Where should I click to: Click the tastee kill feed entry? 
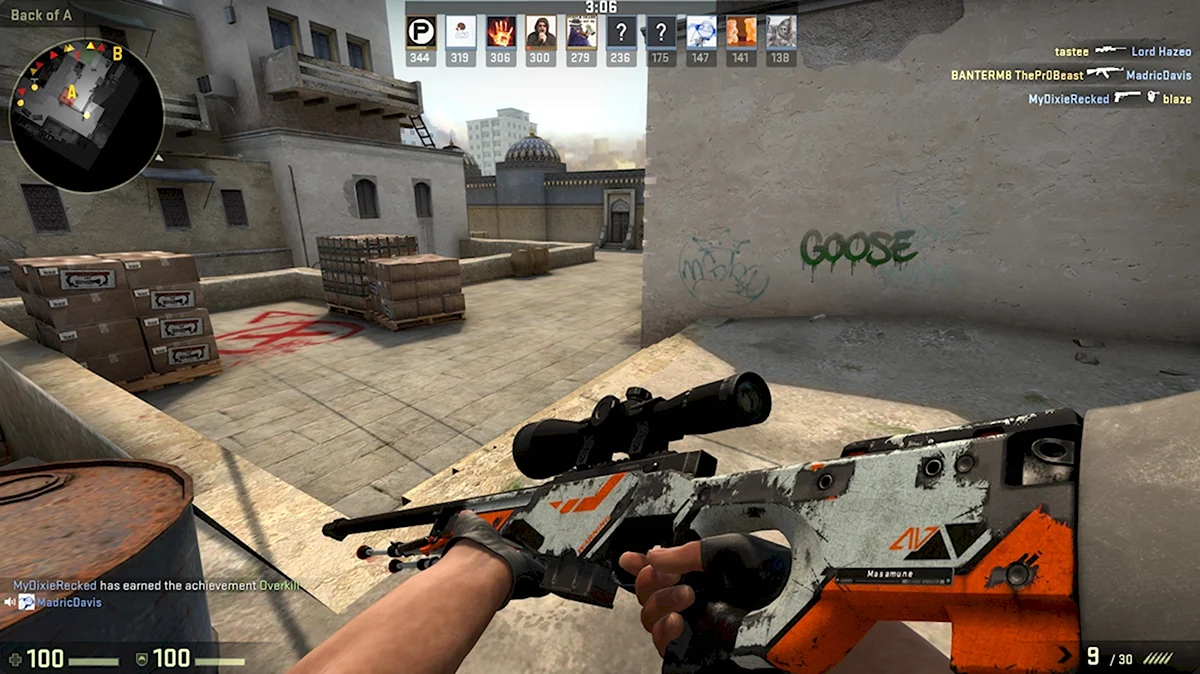click(x=1122, y=51)
